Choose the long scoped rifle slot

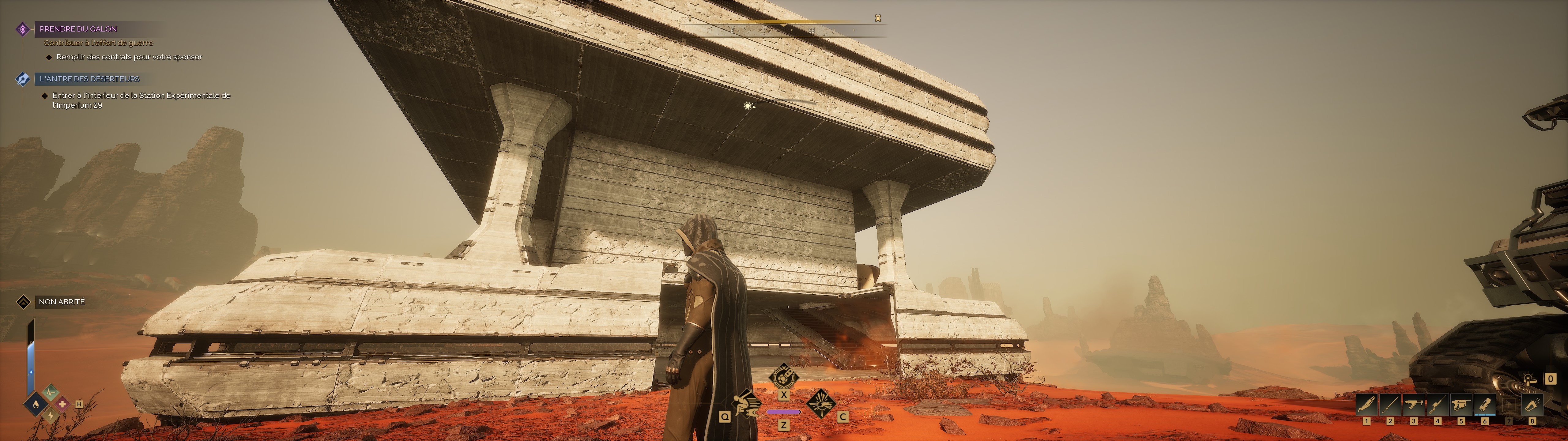[x=1437, y=405]
